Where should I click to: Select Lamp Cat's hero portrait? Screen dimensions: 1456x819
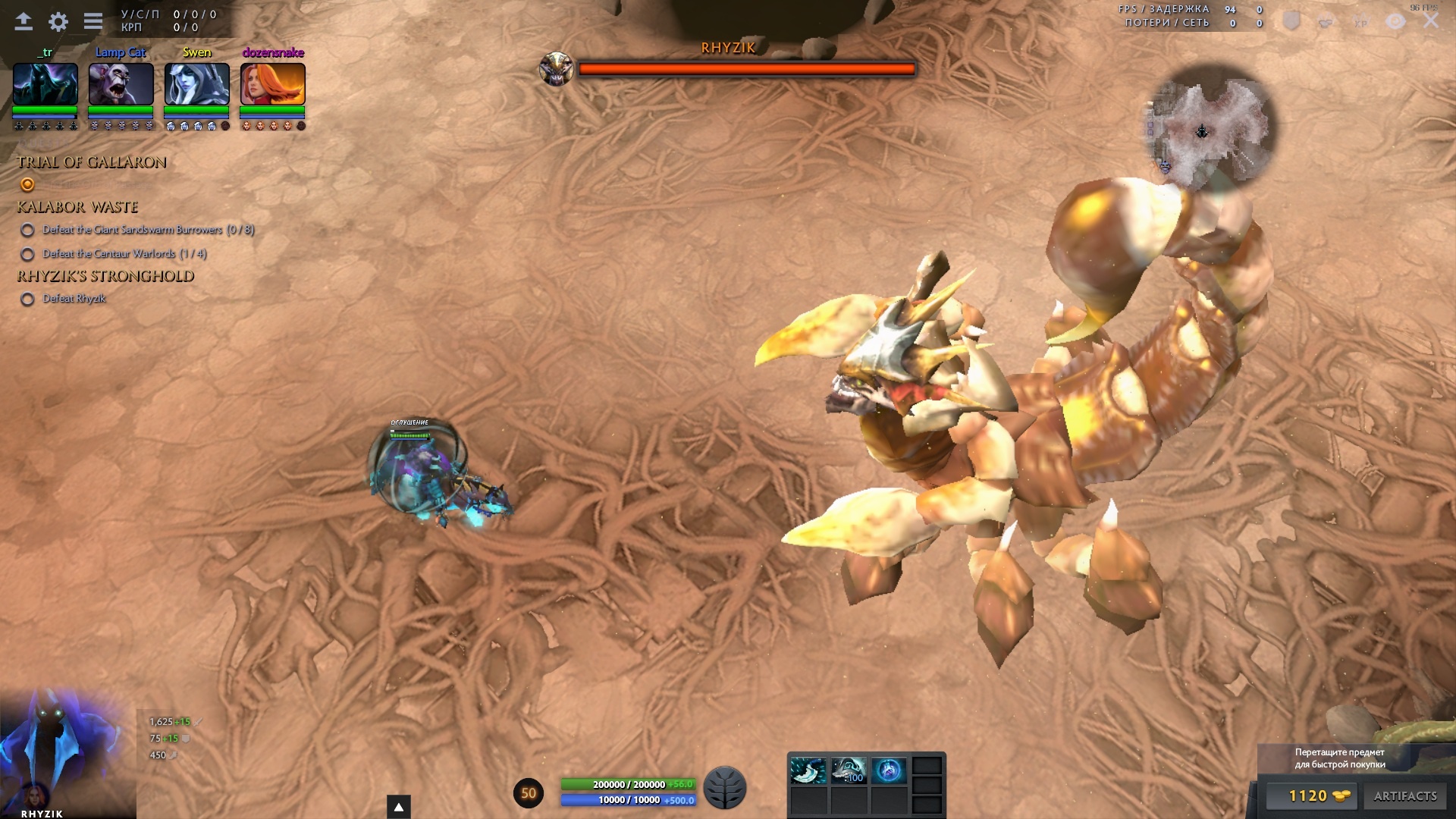121,83
